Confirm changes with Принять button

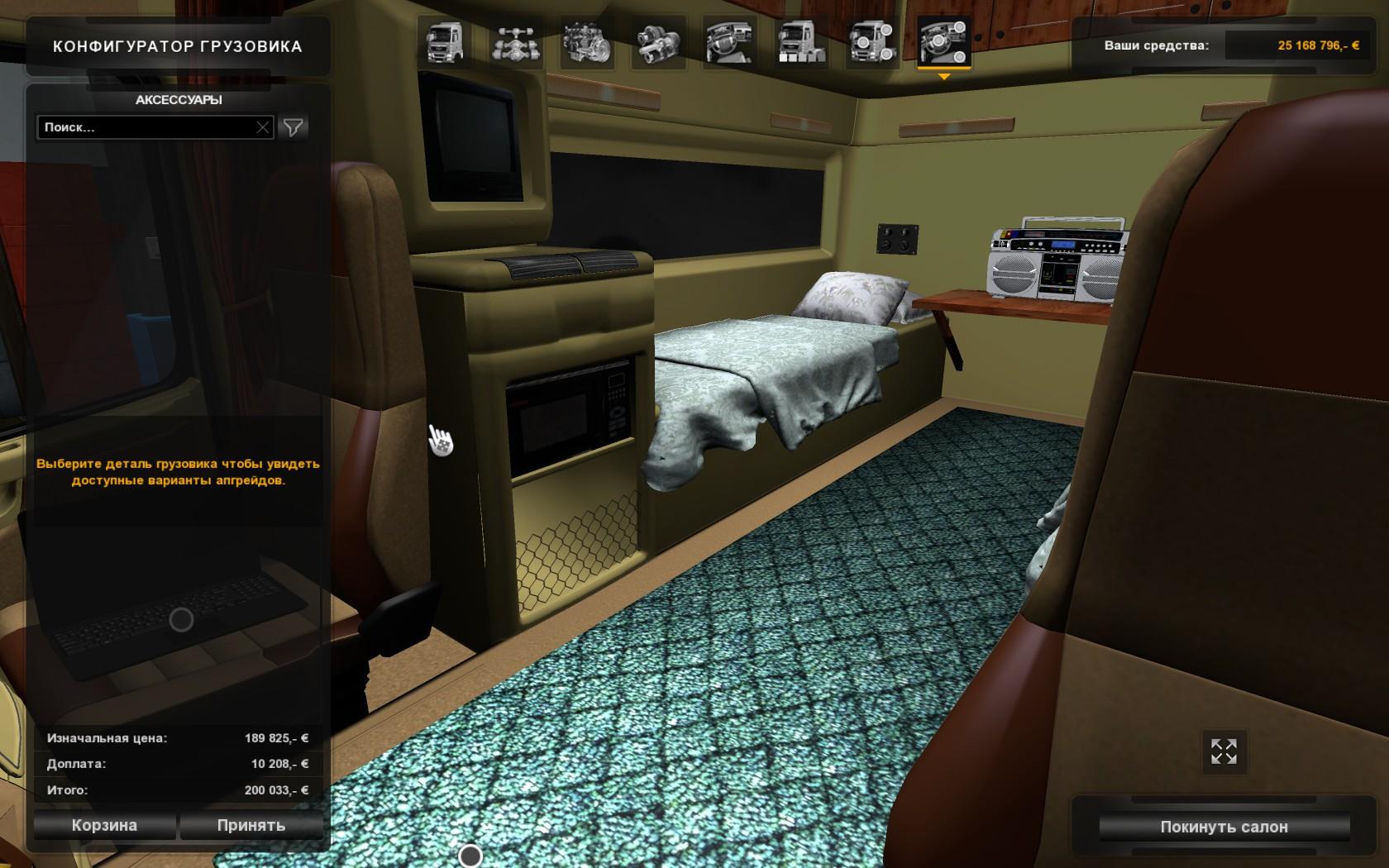coord(251,825)
